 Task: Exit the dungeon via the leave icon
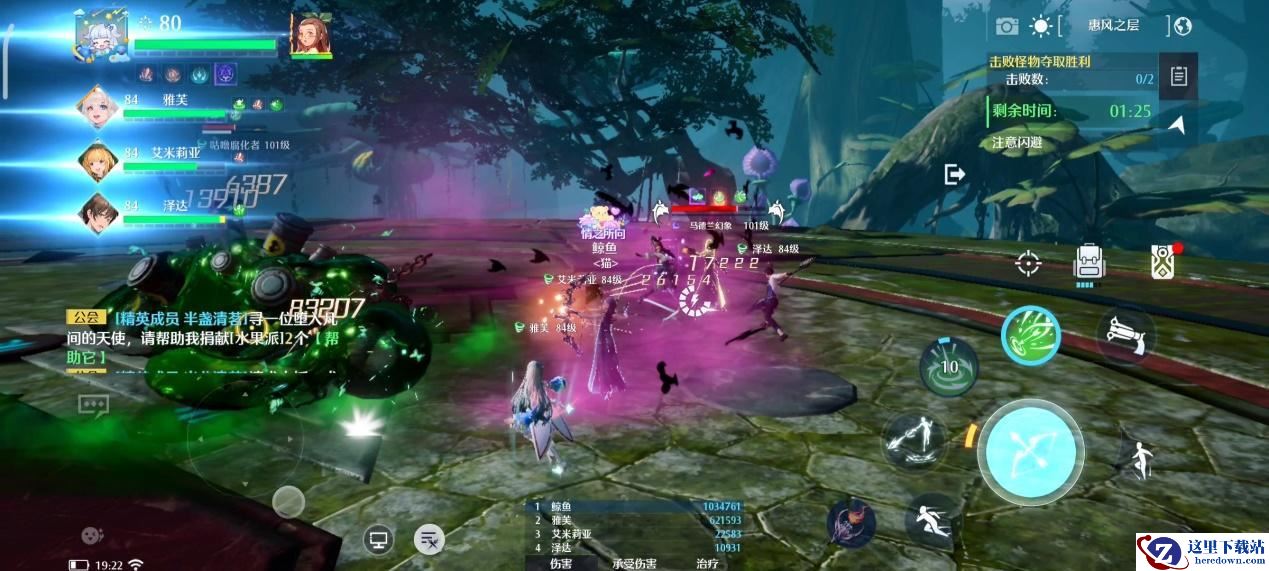pyautogui.click(x=955, y=175)
